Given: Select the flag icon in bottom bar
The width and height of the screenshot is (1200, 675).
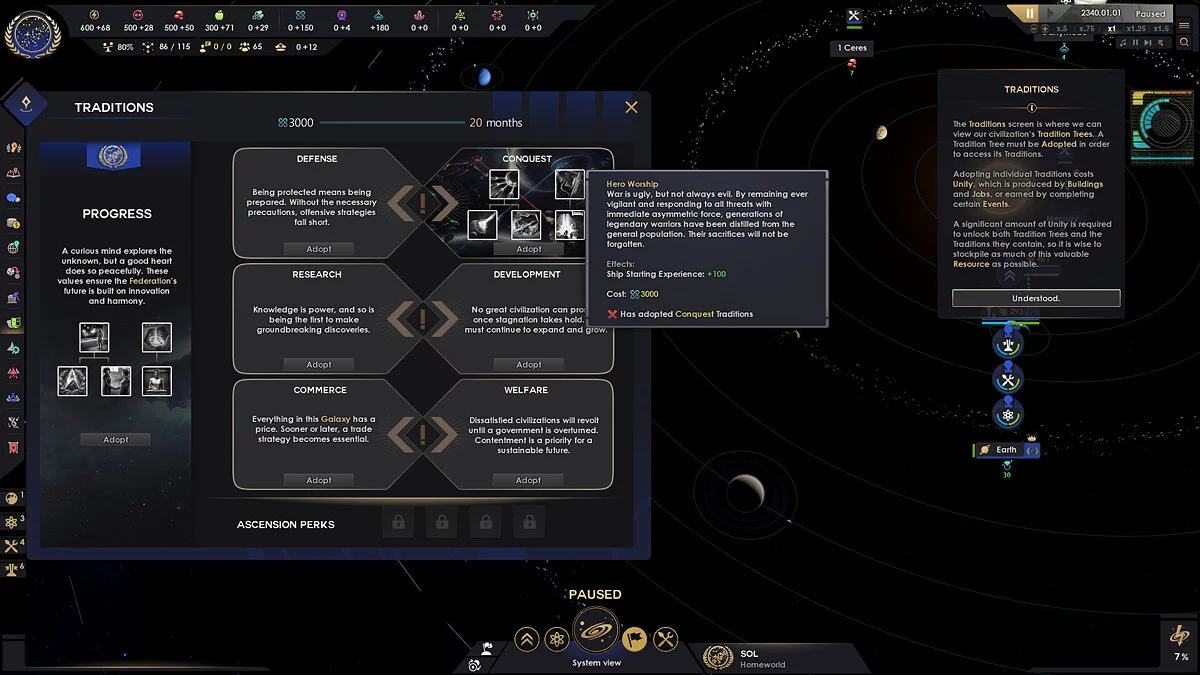Looking at the screenshot, I should tap(635, 638).
